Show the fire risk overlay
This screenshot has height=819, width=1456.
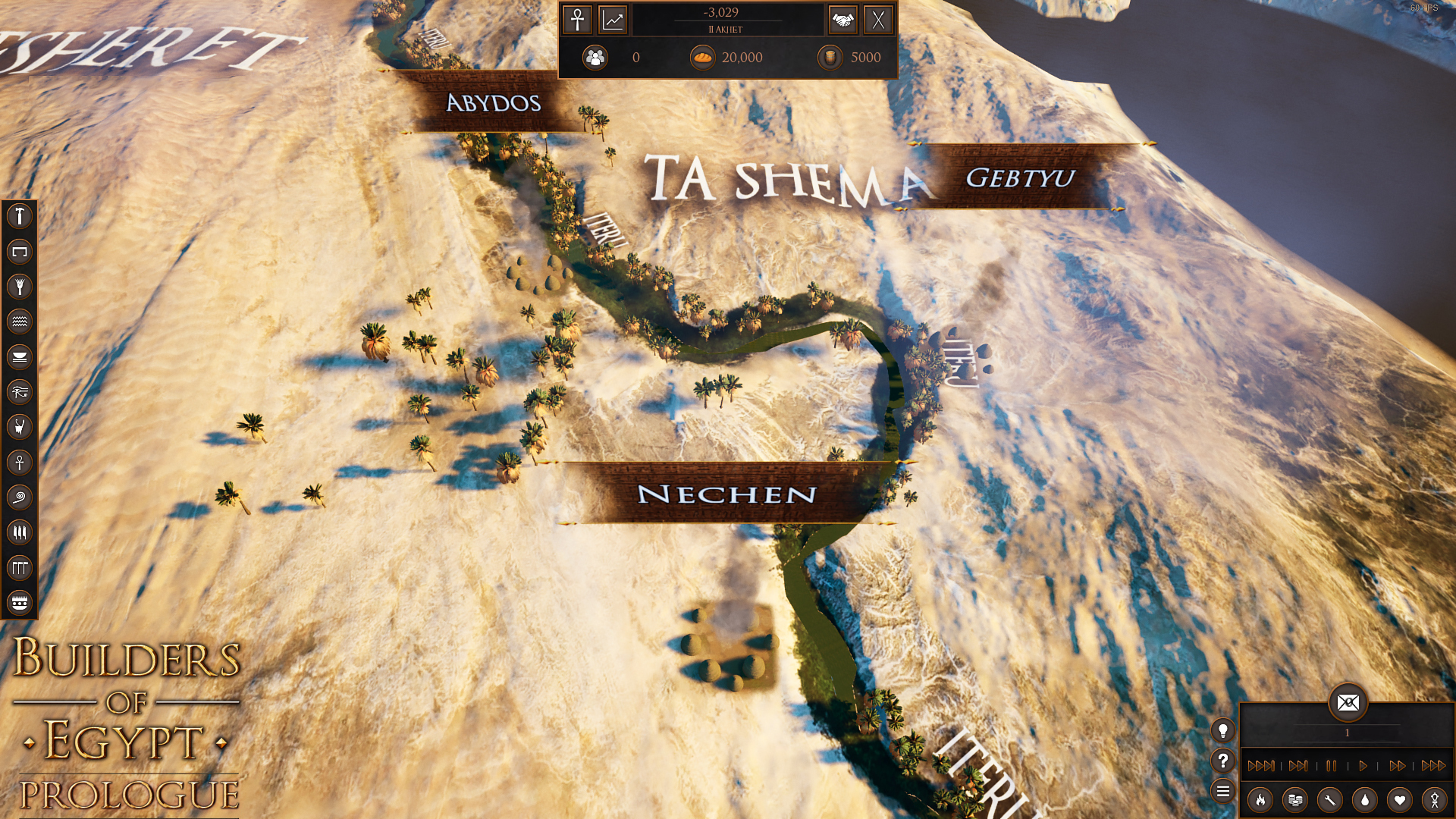1260,801
